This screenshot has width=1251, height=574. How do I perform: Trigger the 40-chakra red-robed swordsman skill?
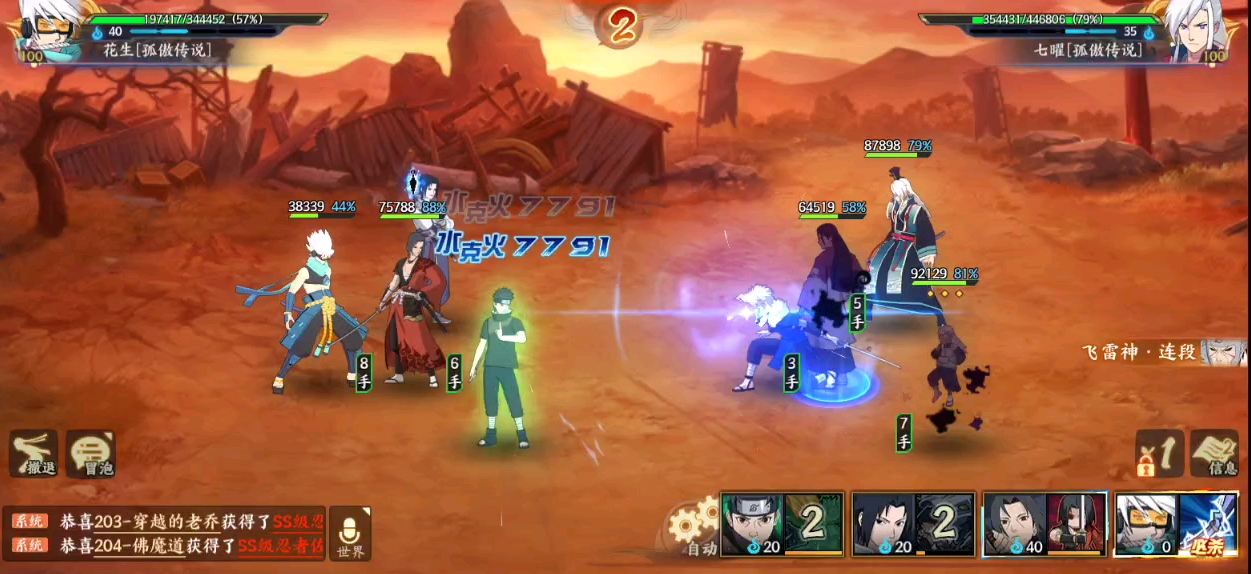1044,523
